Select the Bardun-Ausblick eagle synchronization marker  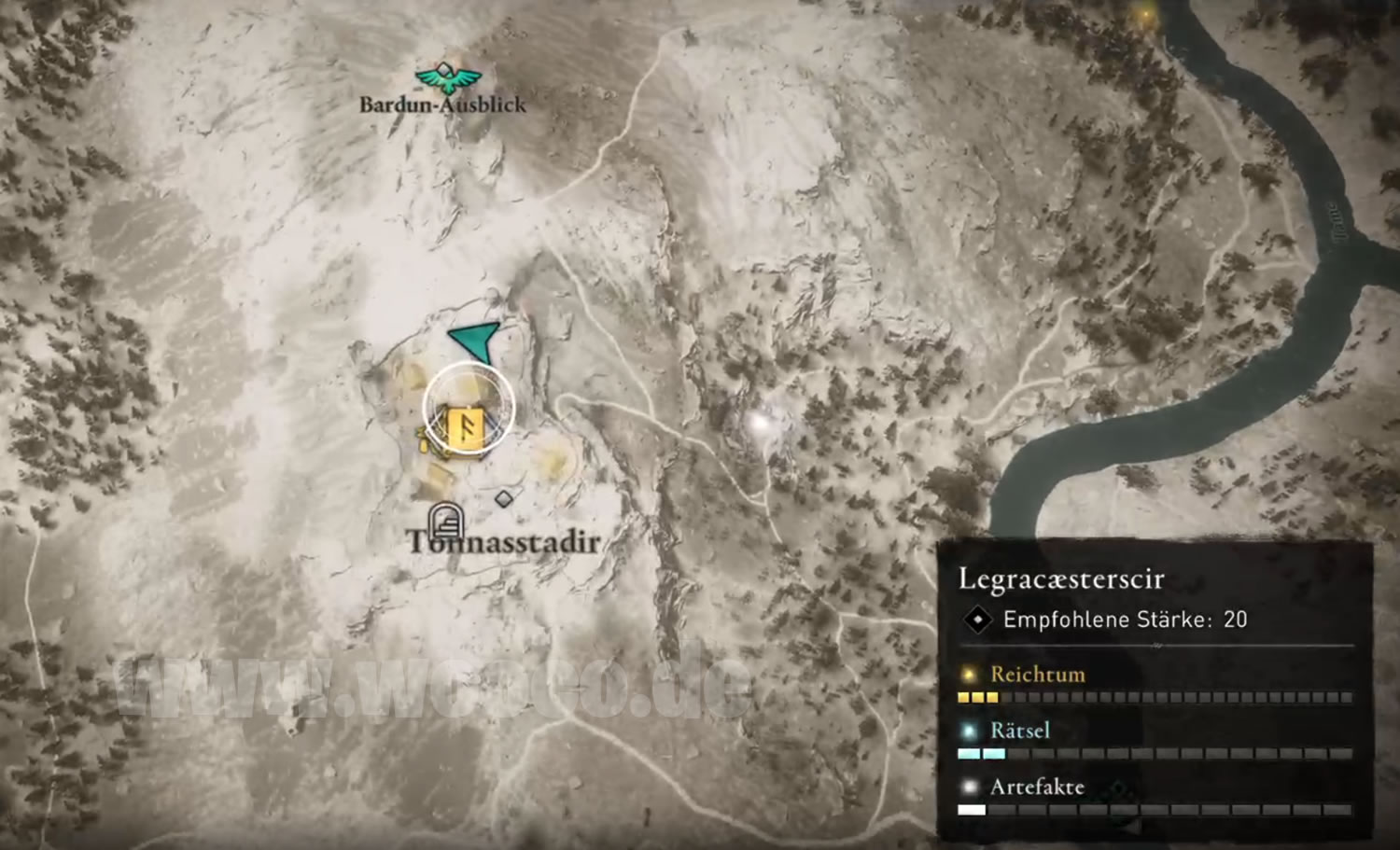point(448,78)
